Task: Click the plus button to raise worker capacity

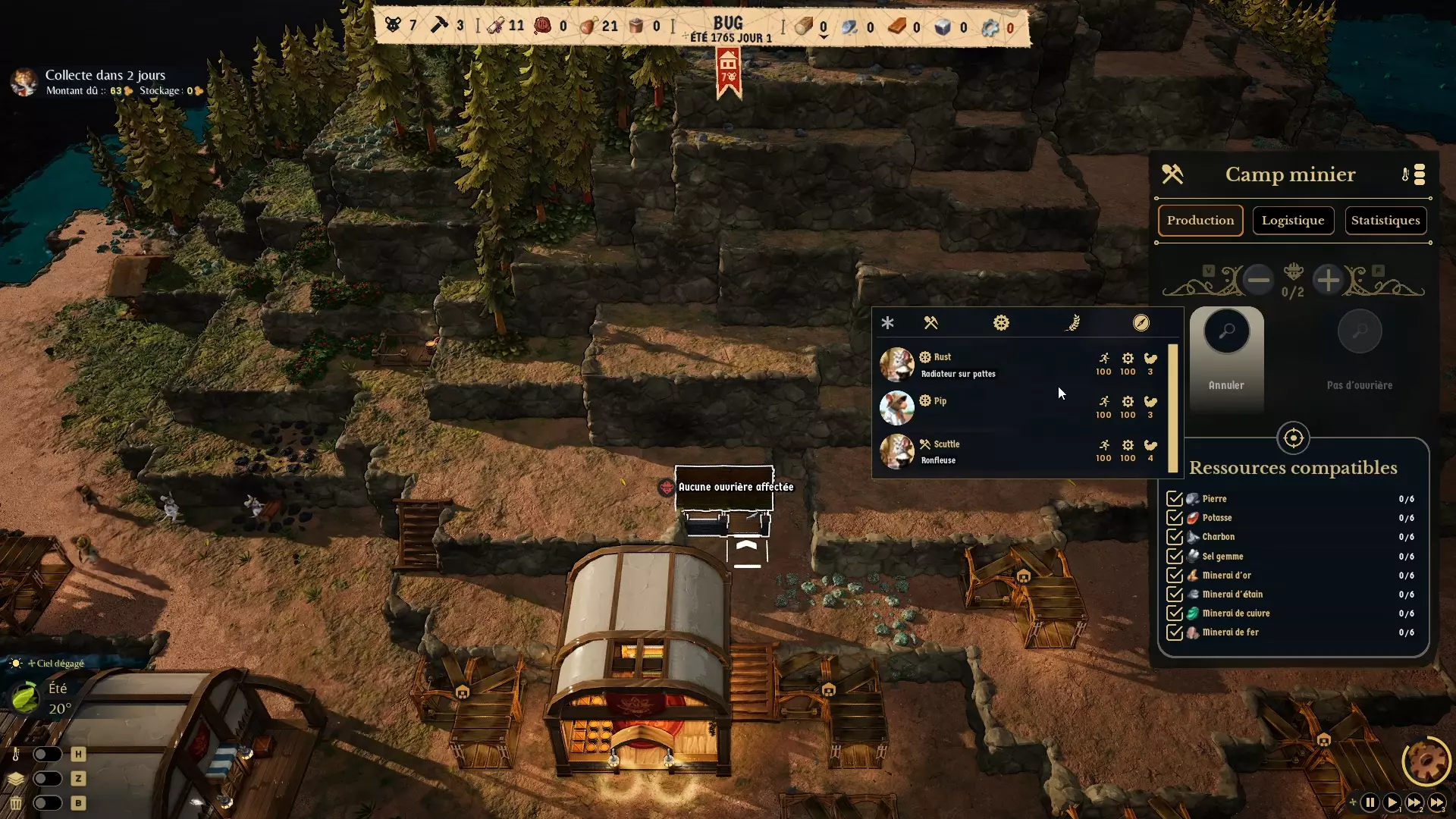Action: pos(1329,280)
